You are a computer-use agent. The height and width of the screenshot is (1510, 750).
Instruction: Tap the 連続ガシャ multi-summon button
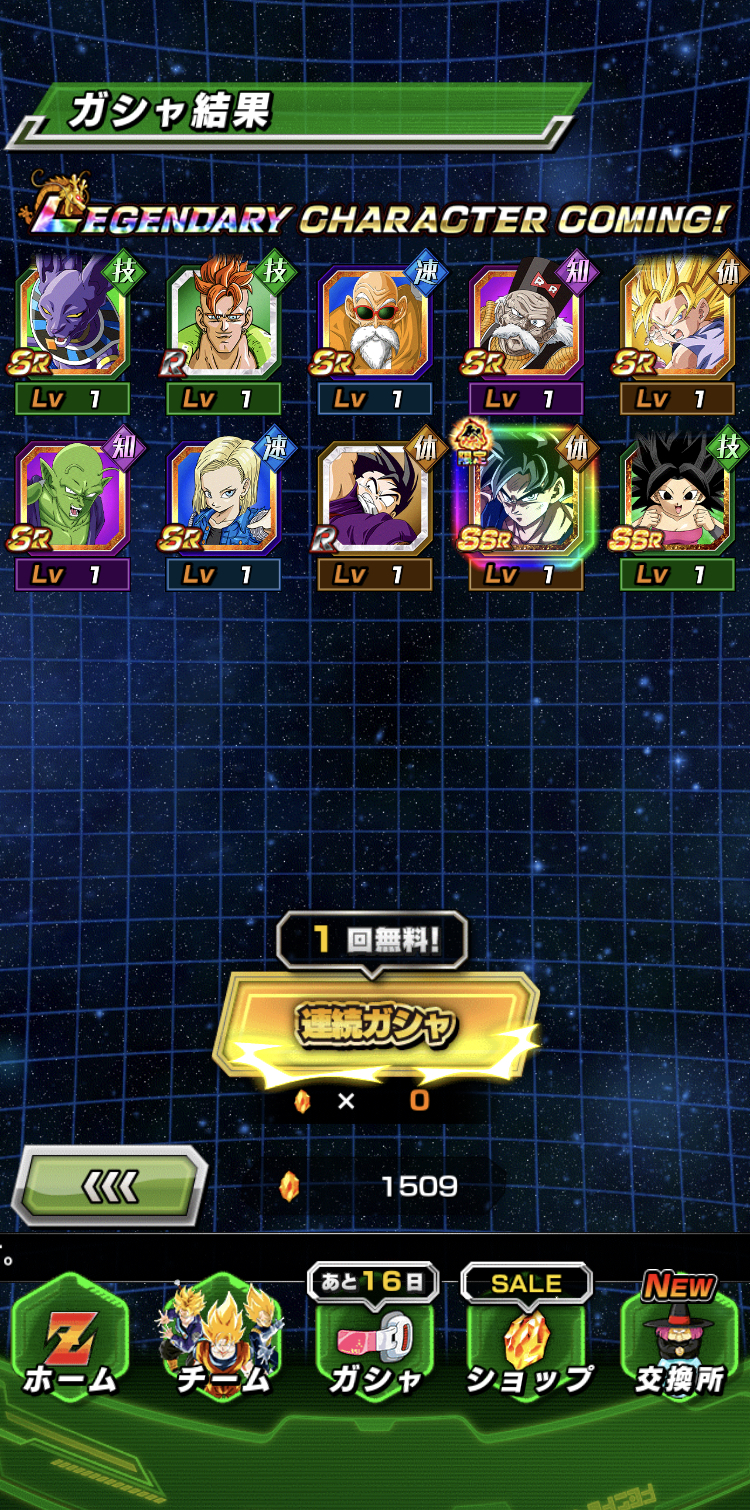tap(377, 1023)
